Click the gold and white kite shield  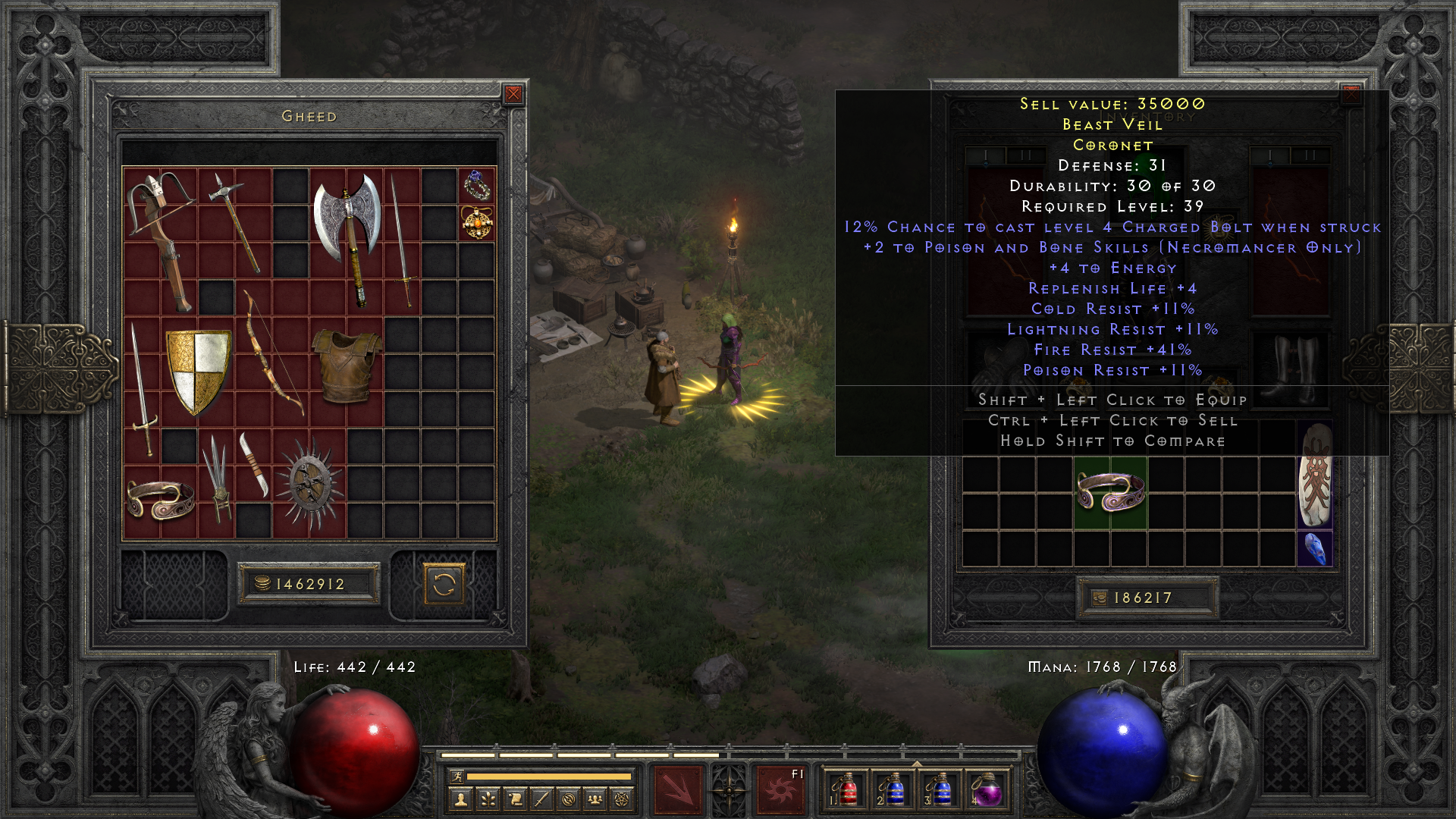(198, 372)
